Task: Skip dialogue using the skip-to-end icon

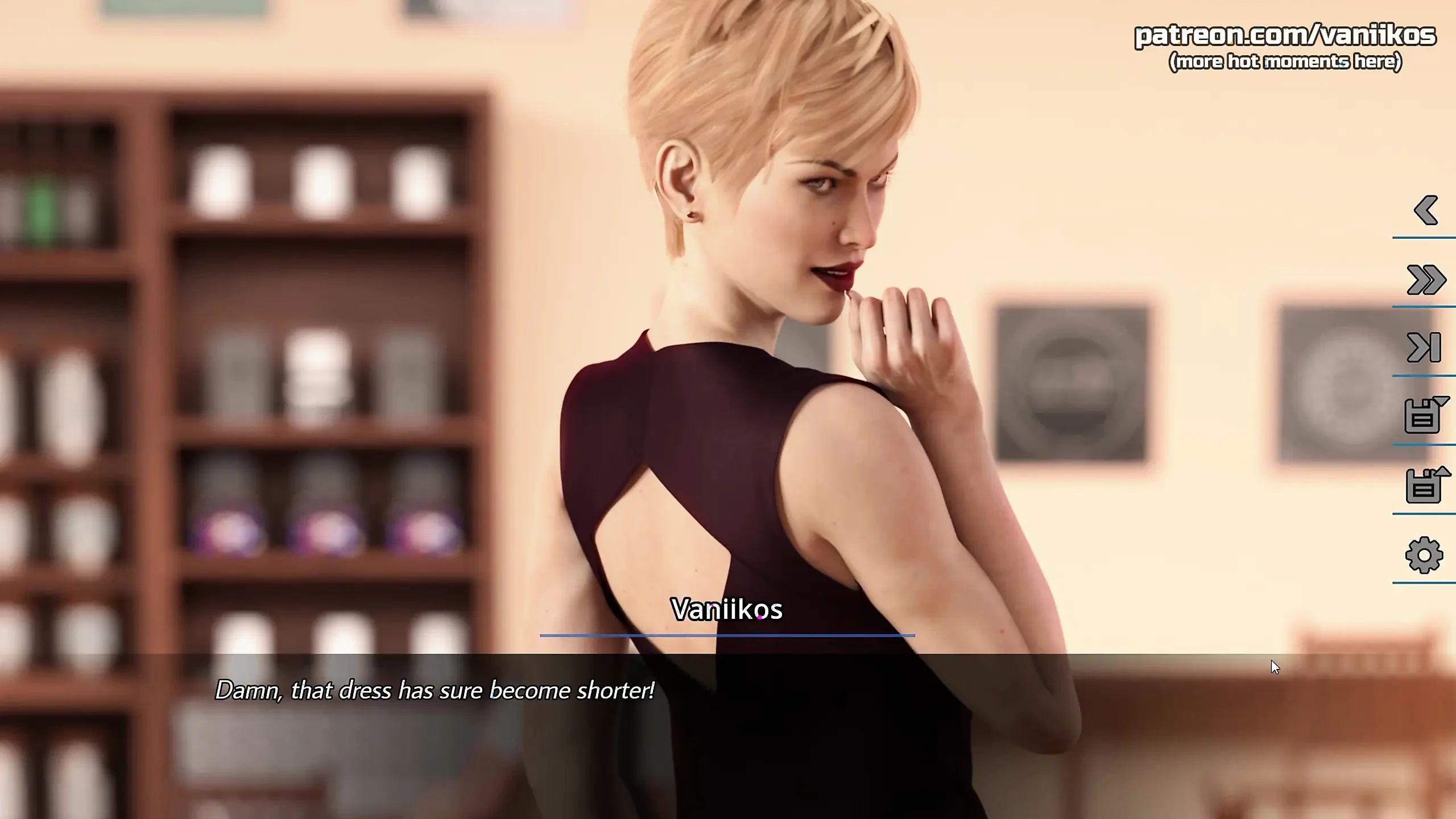Action: 1424,348
